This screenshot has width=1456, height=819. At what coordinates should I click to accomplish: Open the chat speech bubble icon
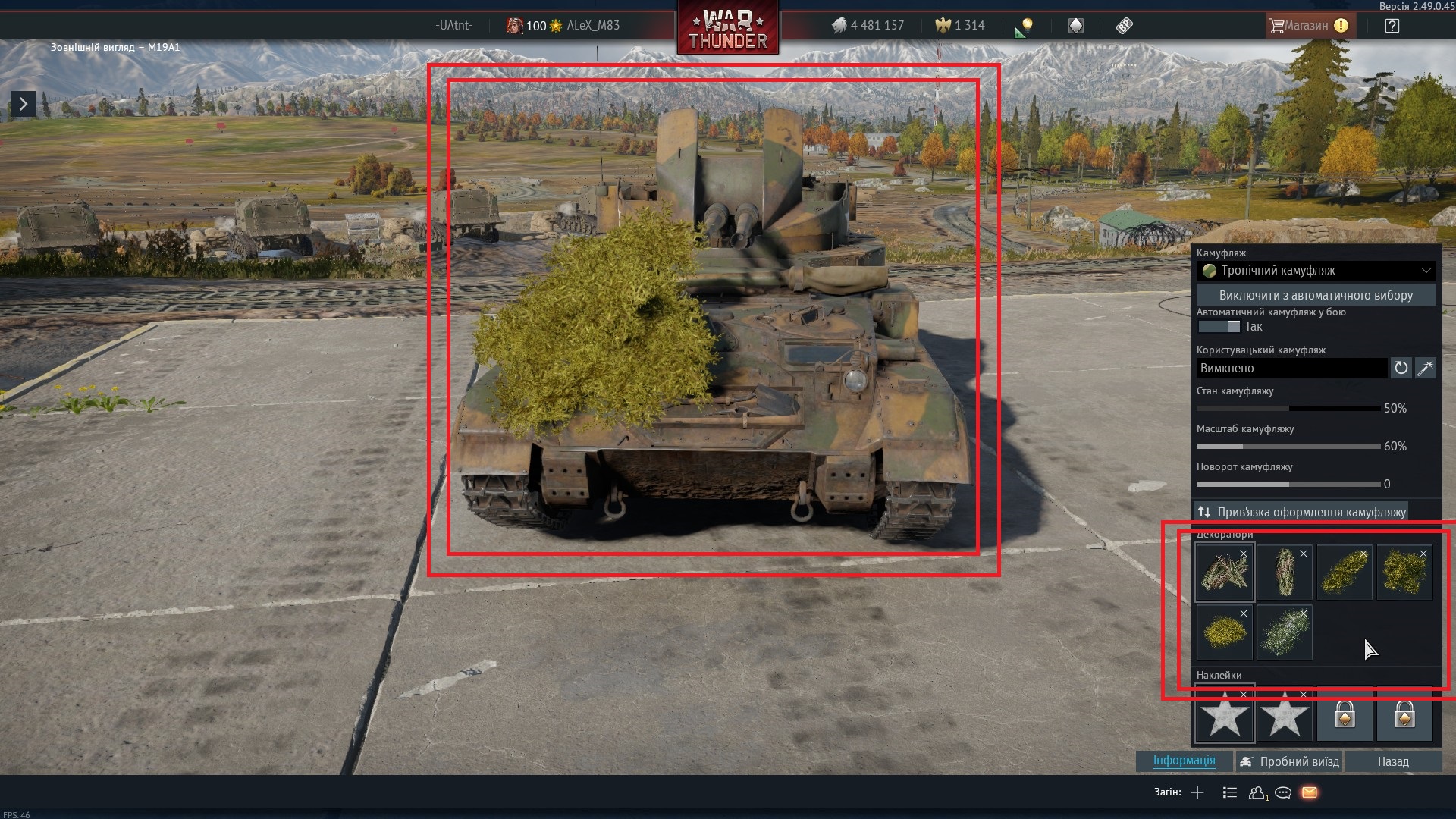[1283, 792]
